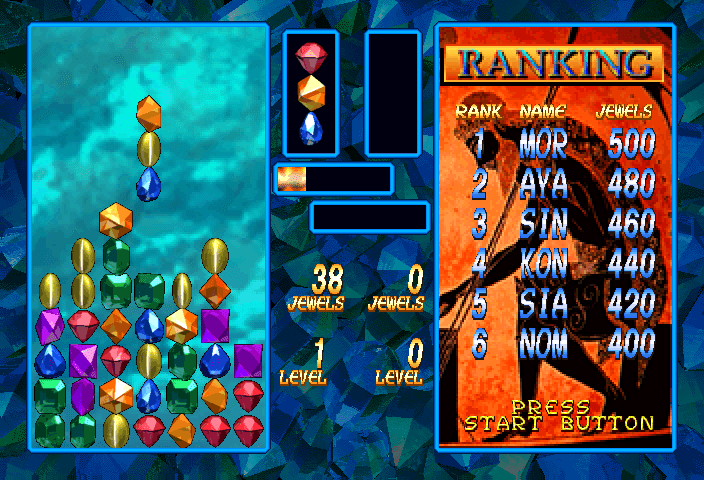The image size is (704, 480).
Task: Choose the AYA entry with 480 jewels
Action: tap(556, 185)
